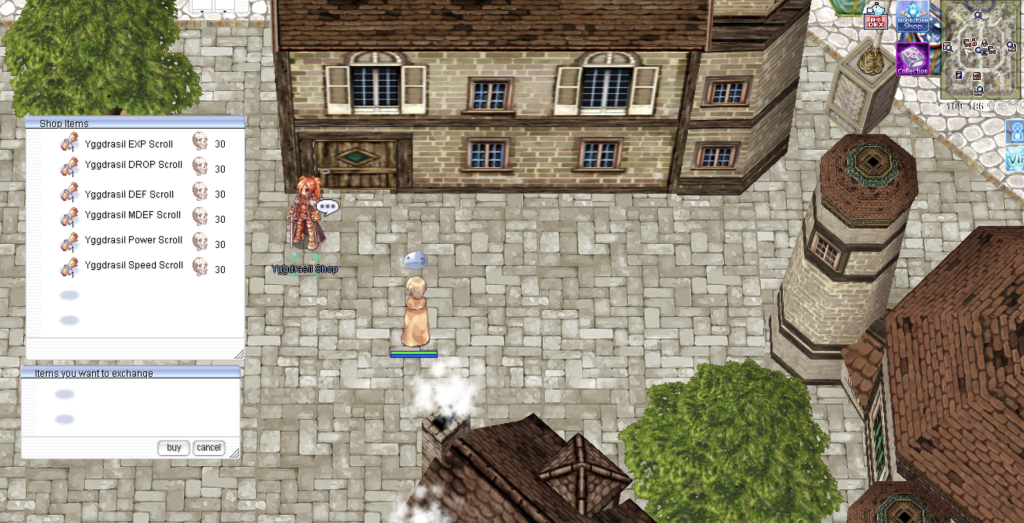Open the RODEX mail icon
The width and height of the screenshot is (1024, 523).
pos(877,19)
